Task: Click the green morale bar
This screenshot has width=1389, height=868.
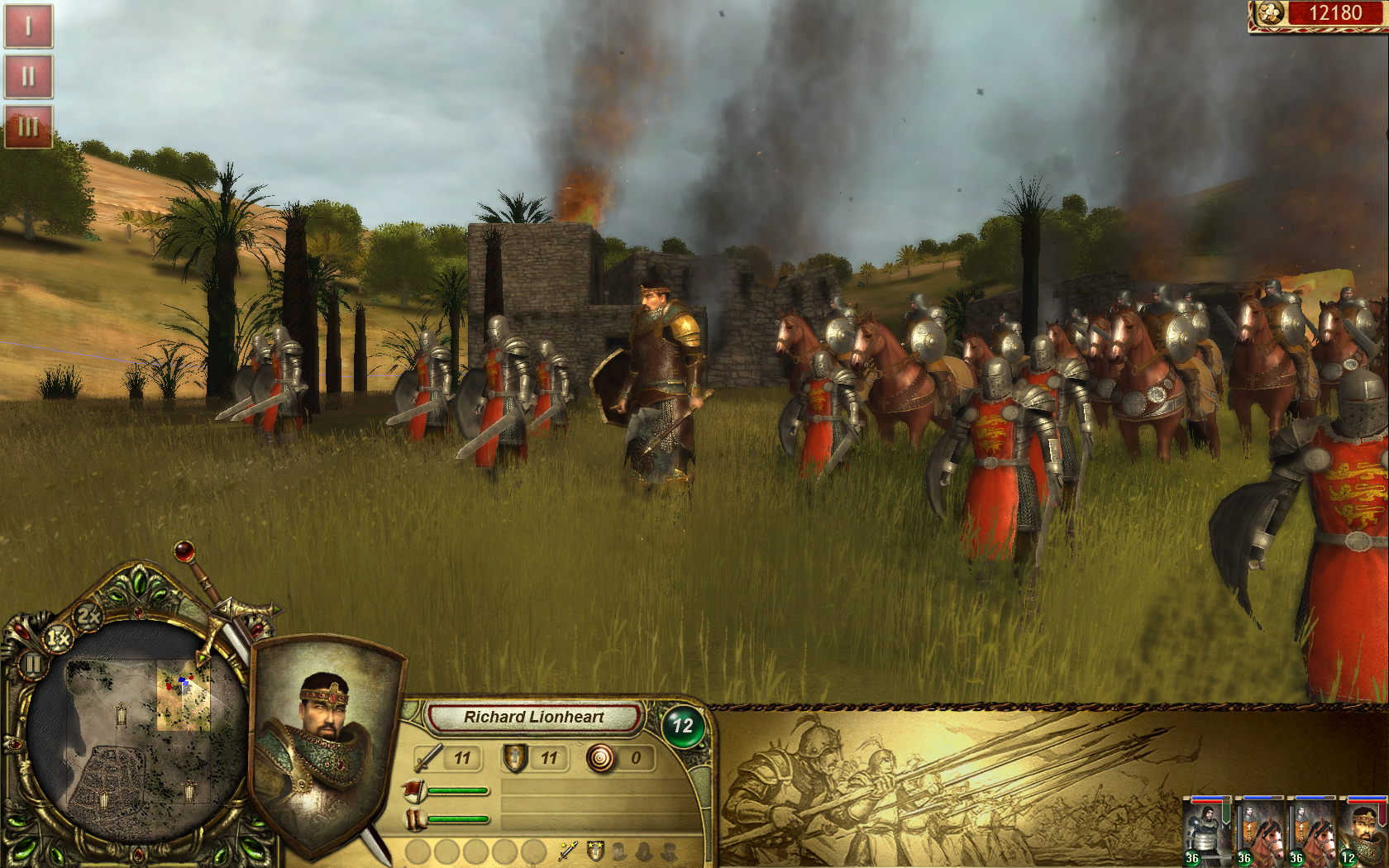Action: (x=459, y=790)
